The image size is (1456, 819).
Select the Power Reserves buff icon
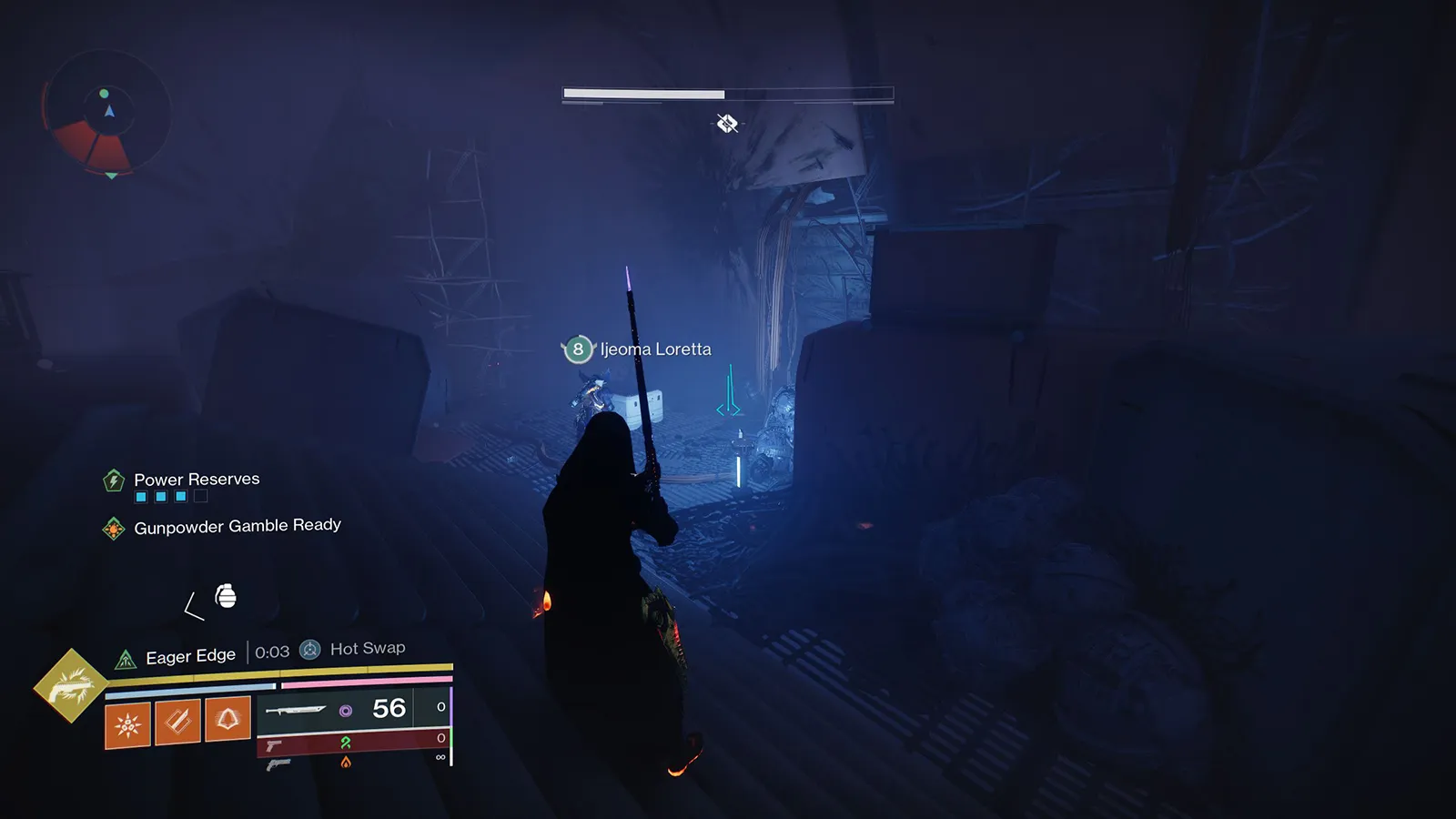(x=114, y=480)
